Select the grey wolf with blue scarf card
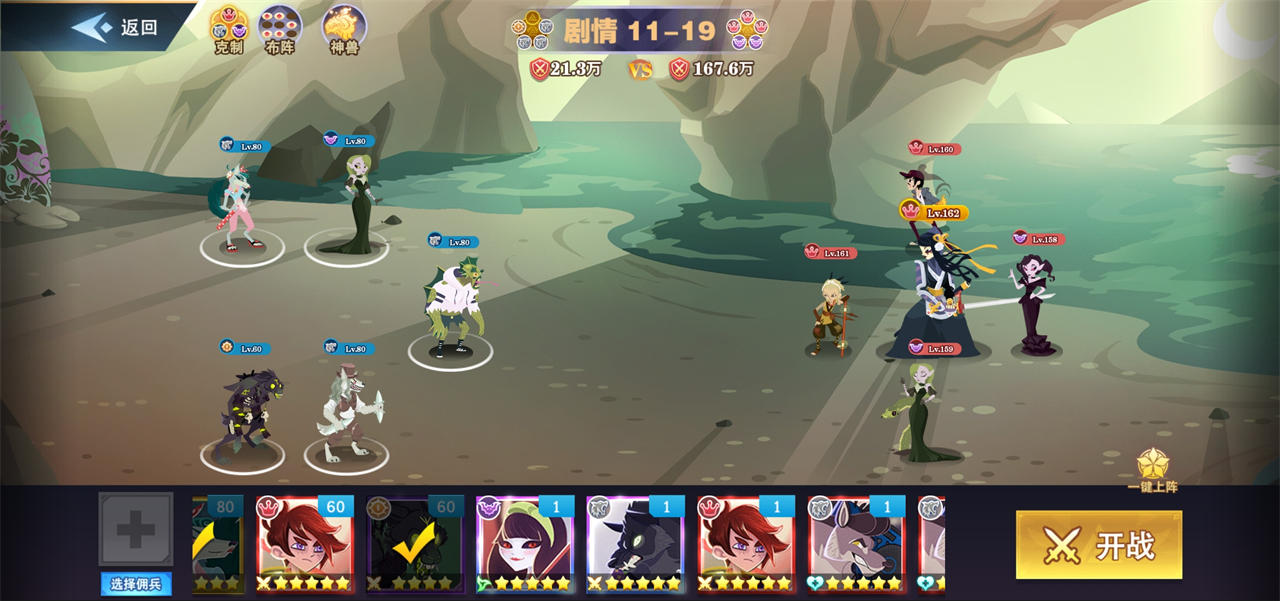 pos(854,542)
